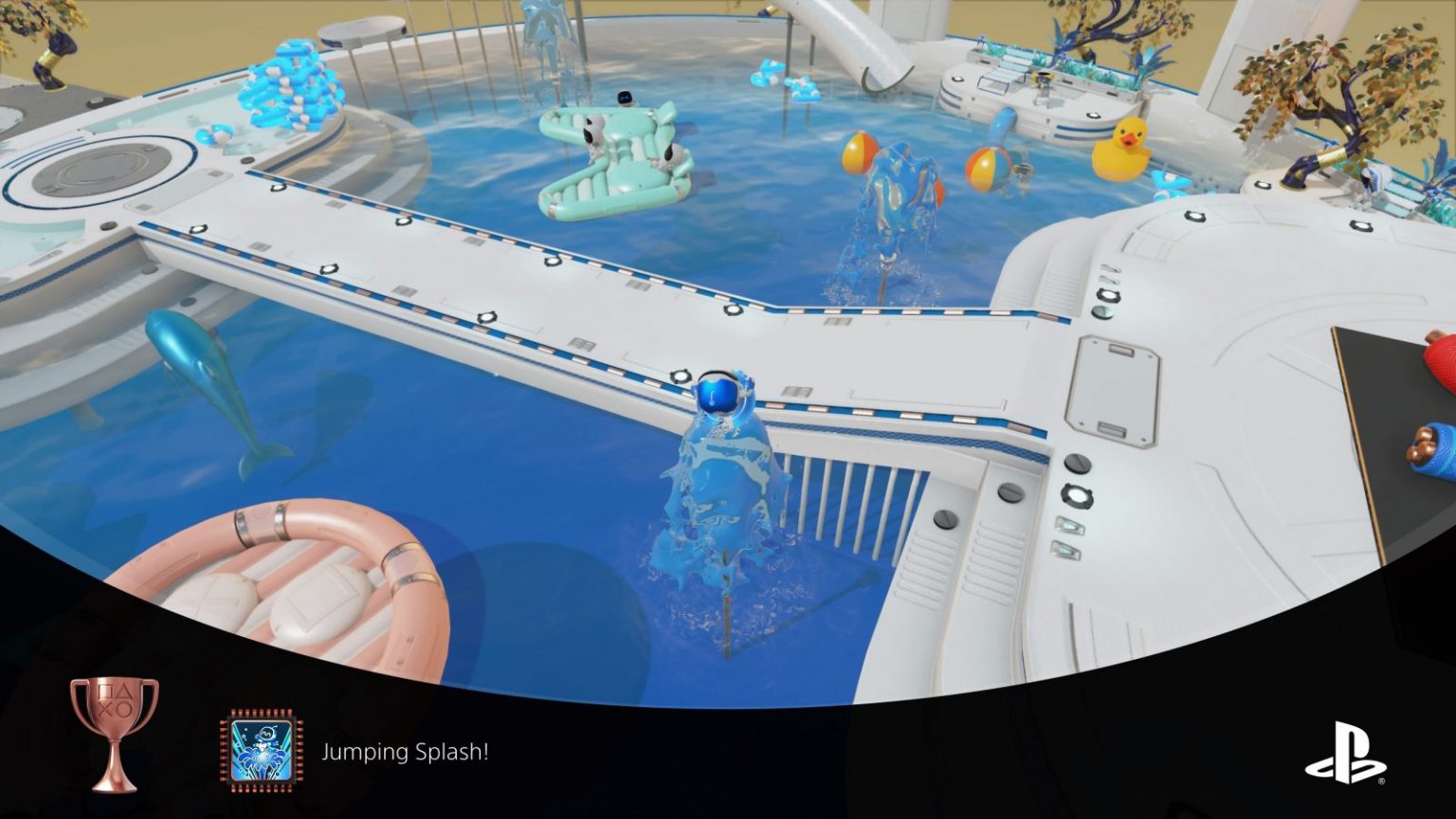
Task: Click the circuit-board pins framing the trophy image
Action: tap(262, 711)
